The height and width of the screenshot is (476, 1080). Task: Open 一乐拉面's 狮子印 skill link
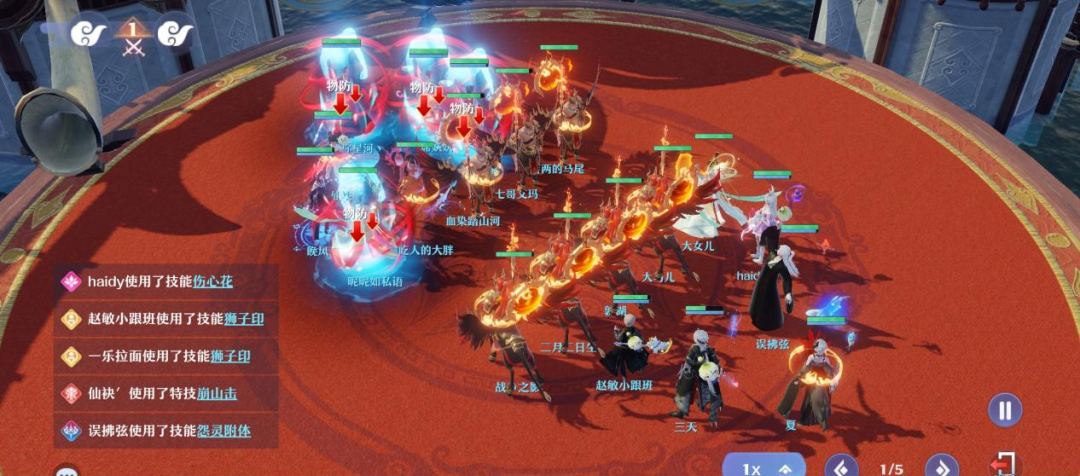pyautogui.click(x=230, y=356)
